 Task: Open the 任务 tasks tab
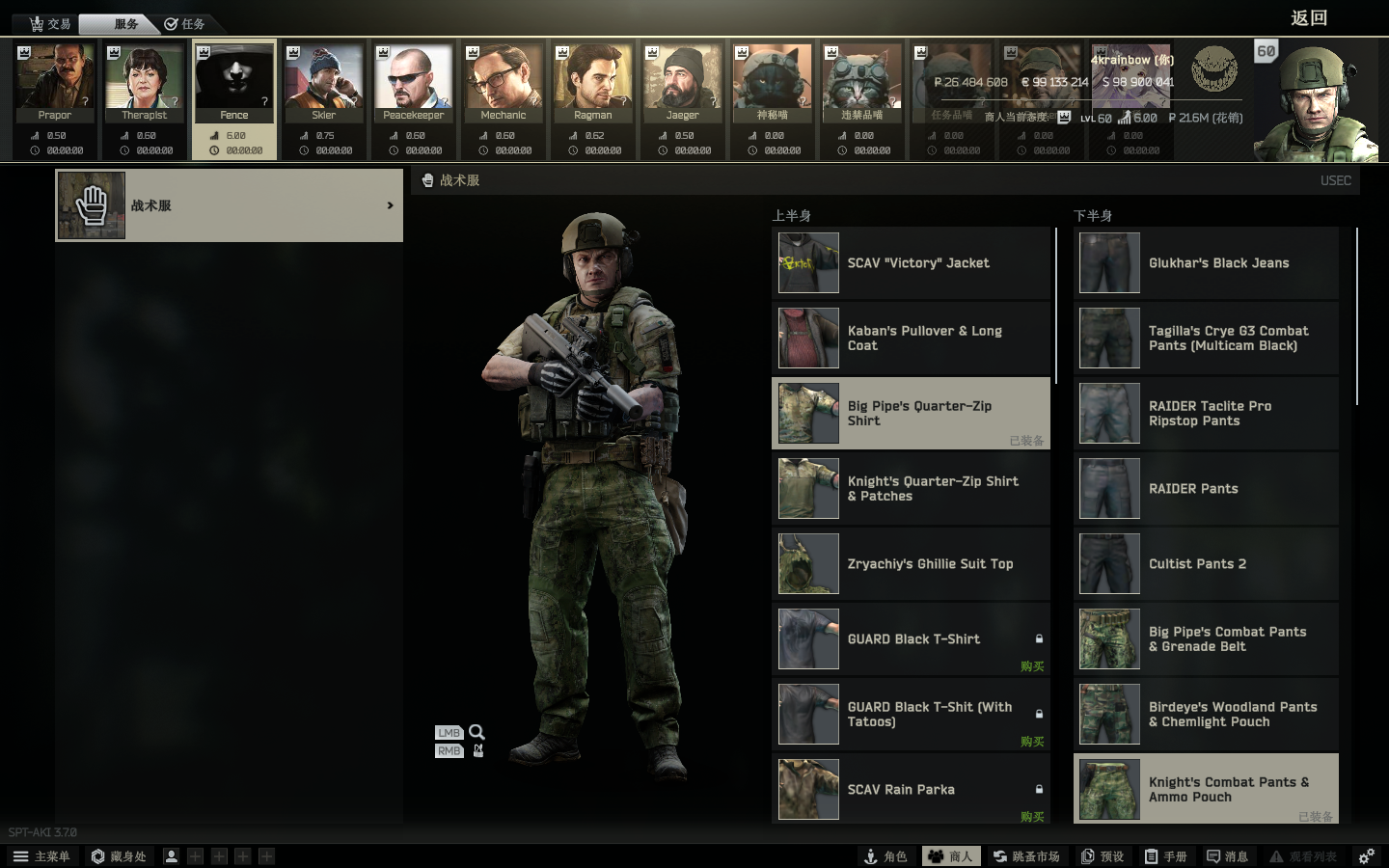(x=184, y=24)
